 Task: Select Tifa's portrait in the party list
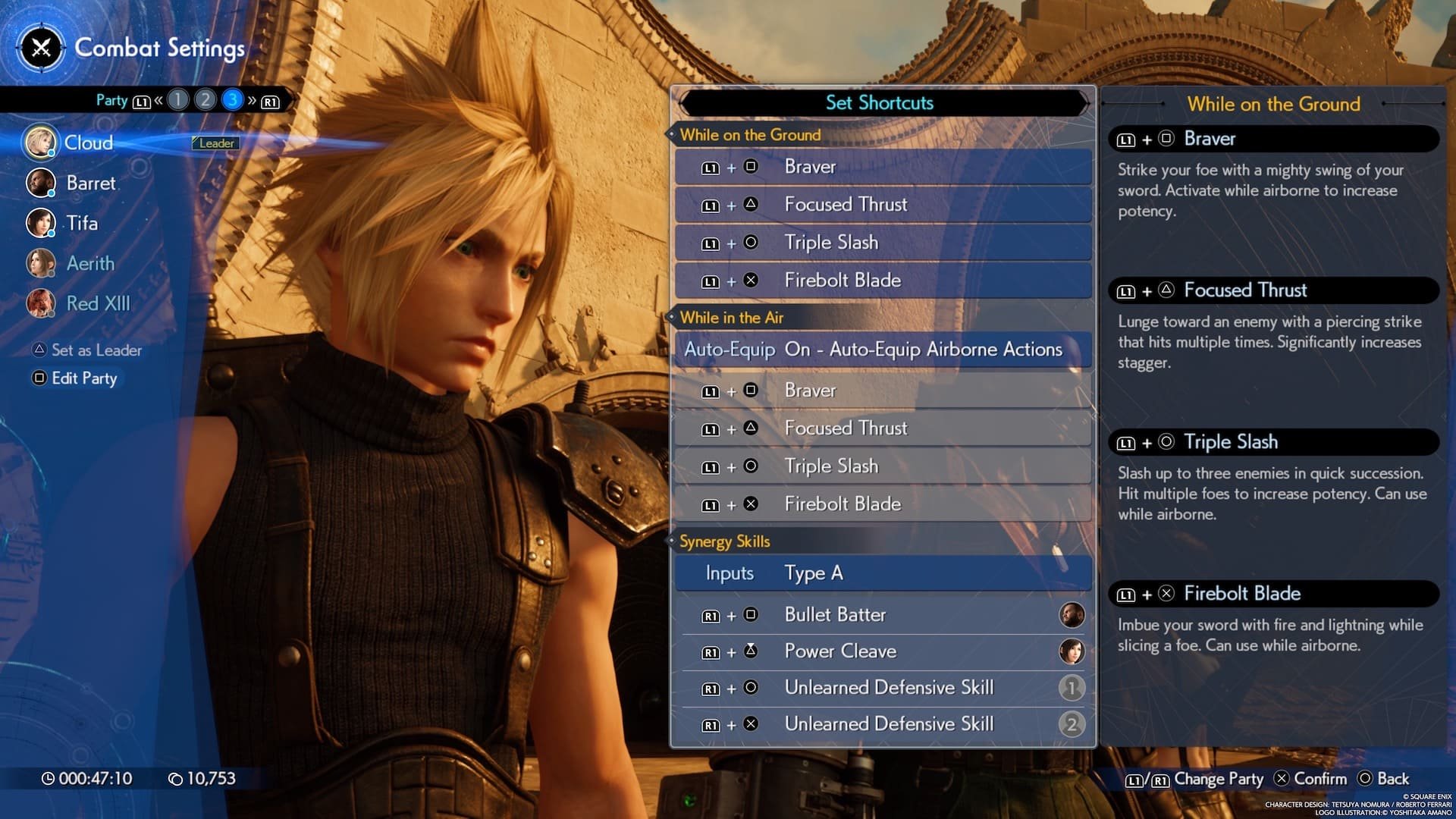(41, 223)
